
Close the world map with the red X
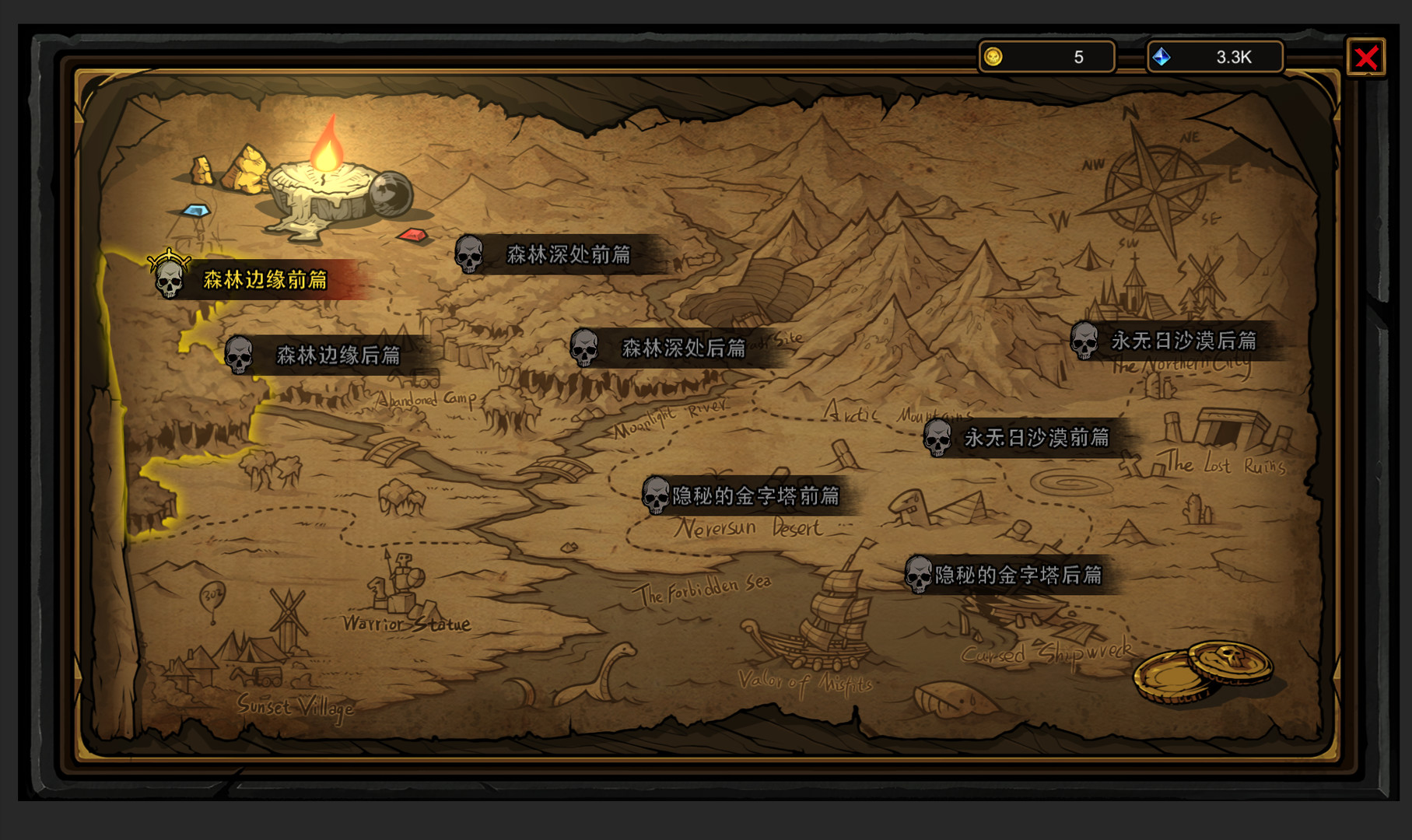[x=1366, y=56]
